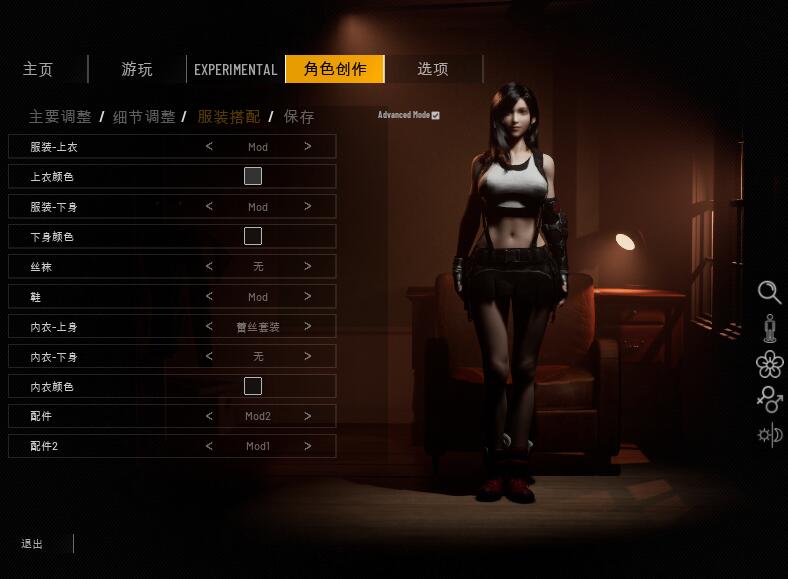The image size is (788, 579).
Task: Switch to the 主页 tab
Action: (x=38, y=69)
